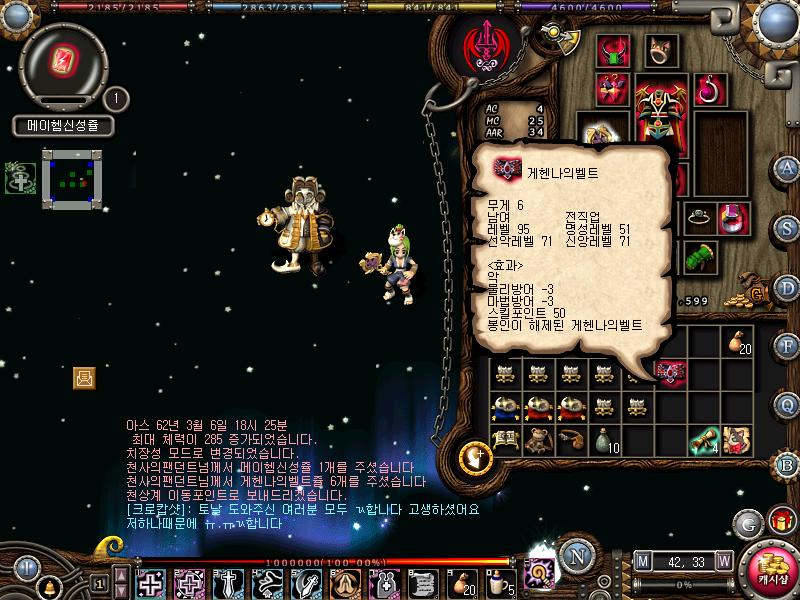Open the cash shop (캐시샵)
The width and height of the screenshot is (800, 600).
pyautogui.click(x=772, y=570)
